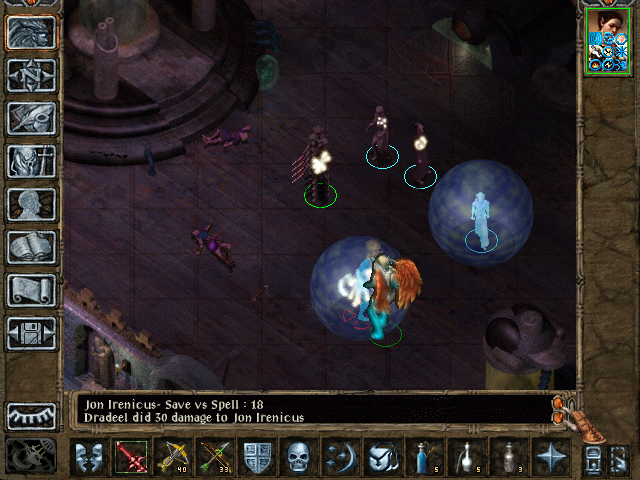Viewport: 640px width, 480px height.
Task: Click the skull ability icon
Action: tap(299, 458)
